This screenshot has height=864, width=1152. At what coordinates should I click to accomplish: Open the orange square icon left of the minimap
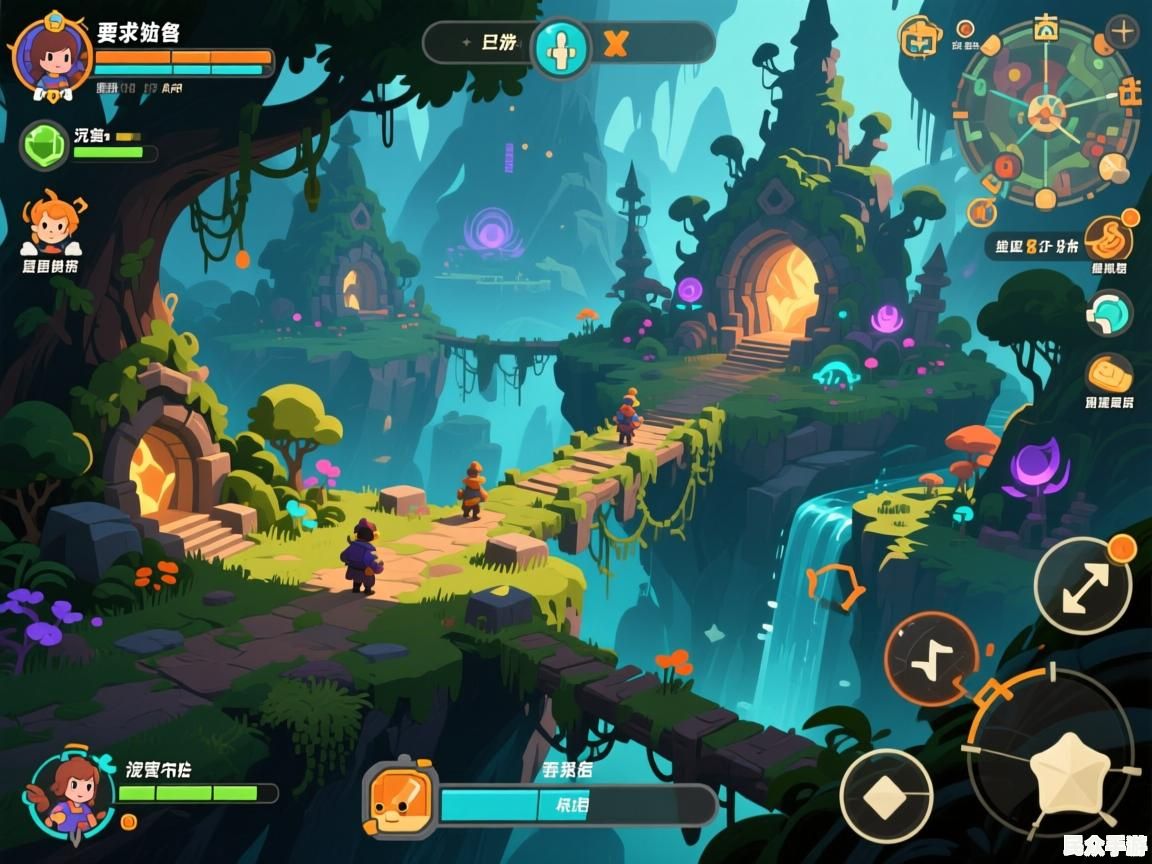coord(920,39)
